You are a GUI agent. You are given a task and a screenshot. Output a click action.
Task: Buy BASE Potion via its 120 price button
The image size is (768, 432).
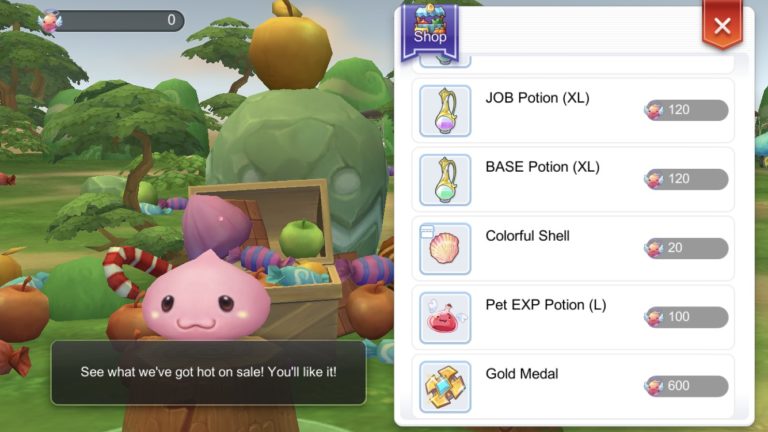pyautogui.click(x=686, y=179)
